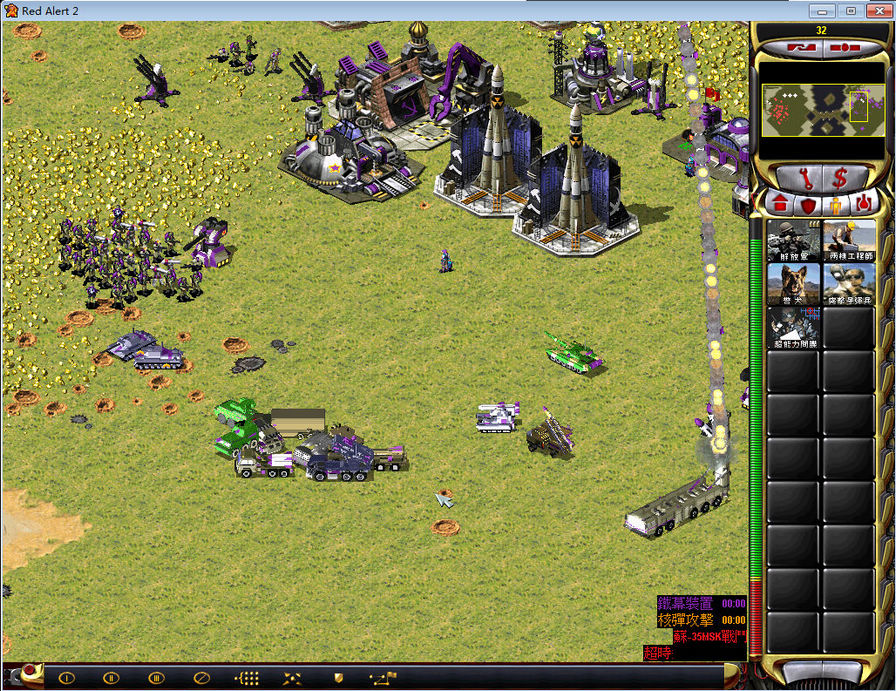896x691 pixels.
Task: Select team III on the command bar
Action: [x=157, y=678]
